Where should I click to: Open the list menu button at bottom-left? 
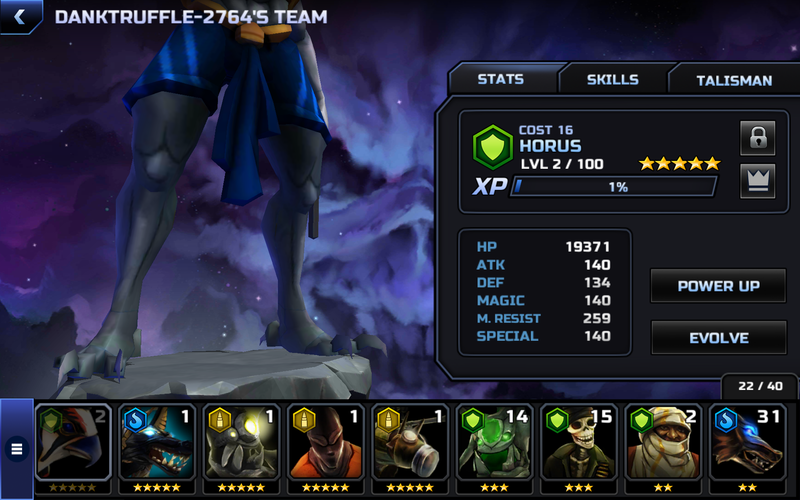tap(16, 449)
